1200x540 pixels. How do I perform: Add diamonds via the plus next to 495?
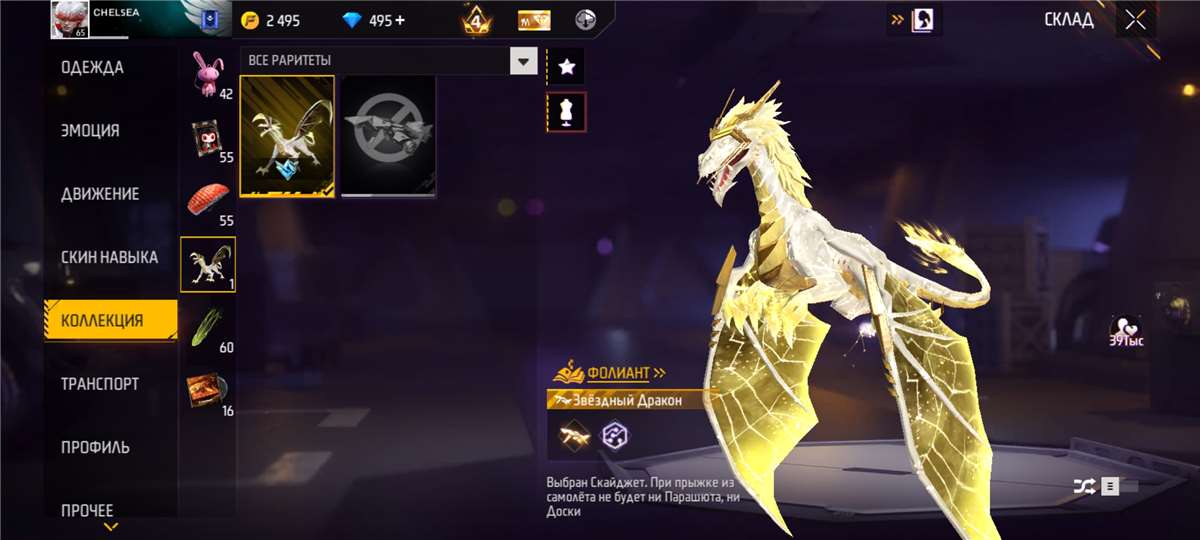[400, 21]
